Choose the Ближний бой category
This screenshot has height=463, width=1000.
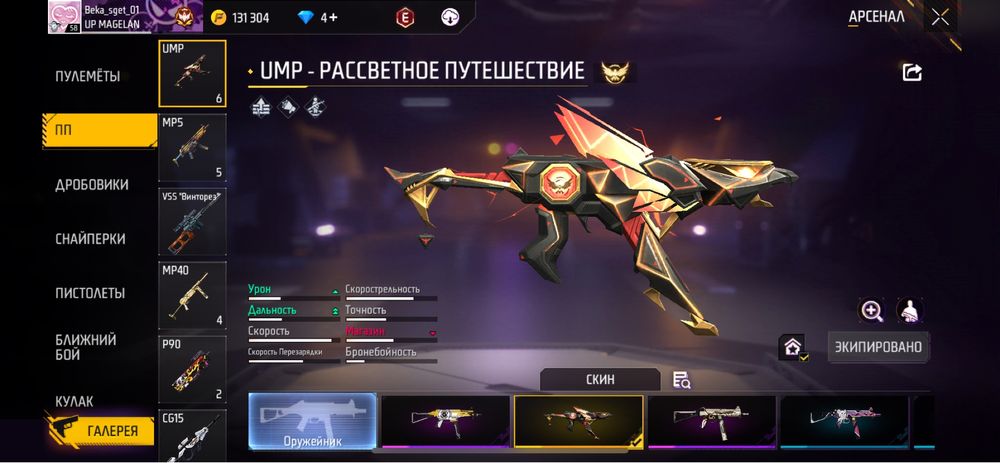[x=86, y=347]
